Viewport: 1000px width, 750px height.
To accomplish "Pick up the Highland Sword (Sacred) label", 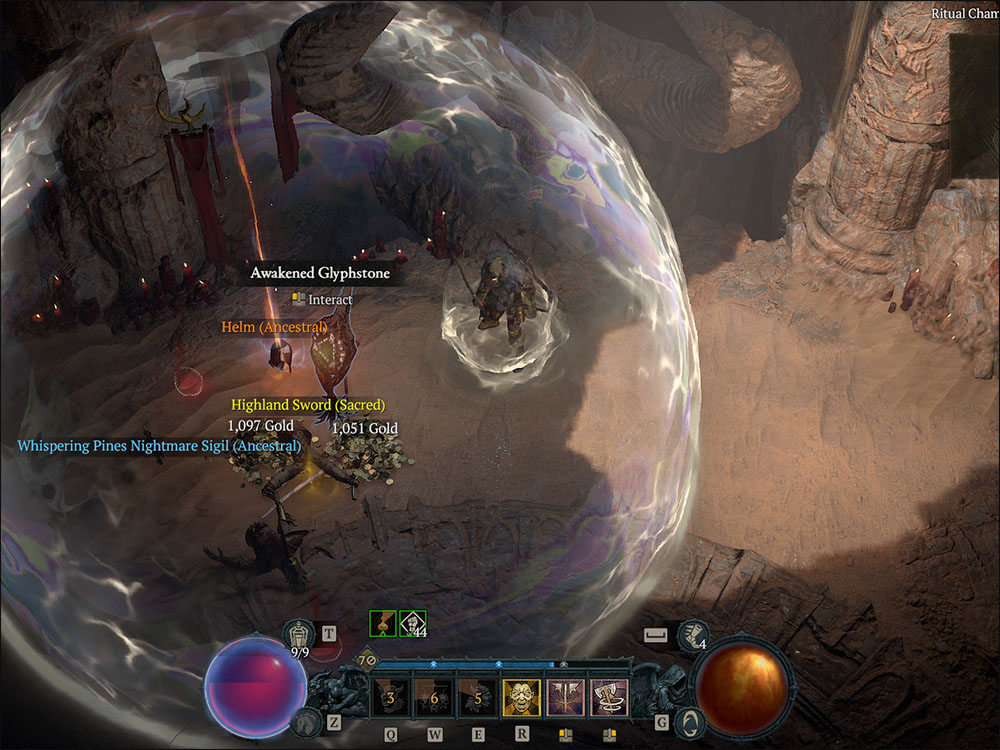I will 308,405.
